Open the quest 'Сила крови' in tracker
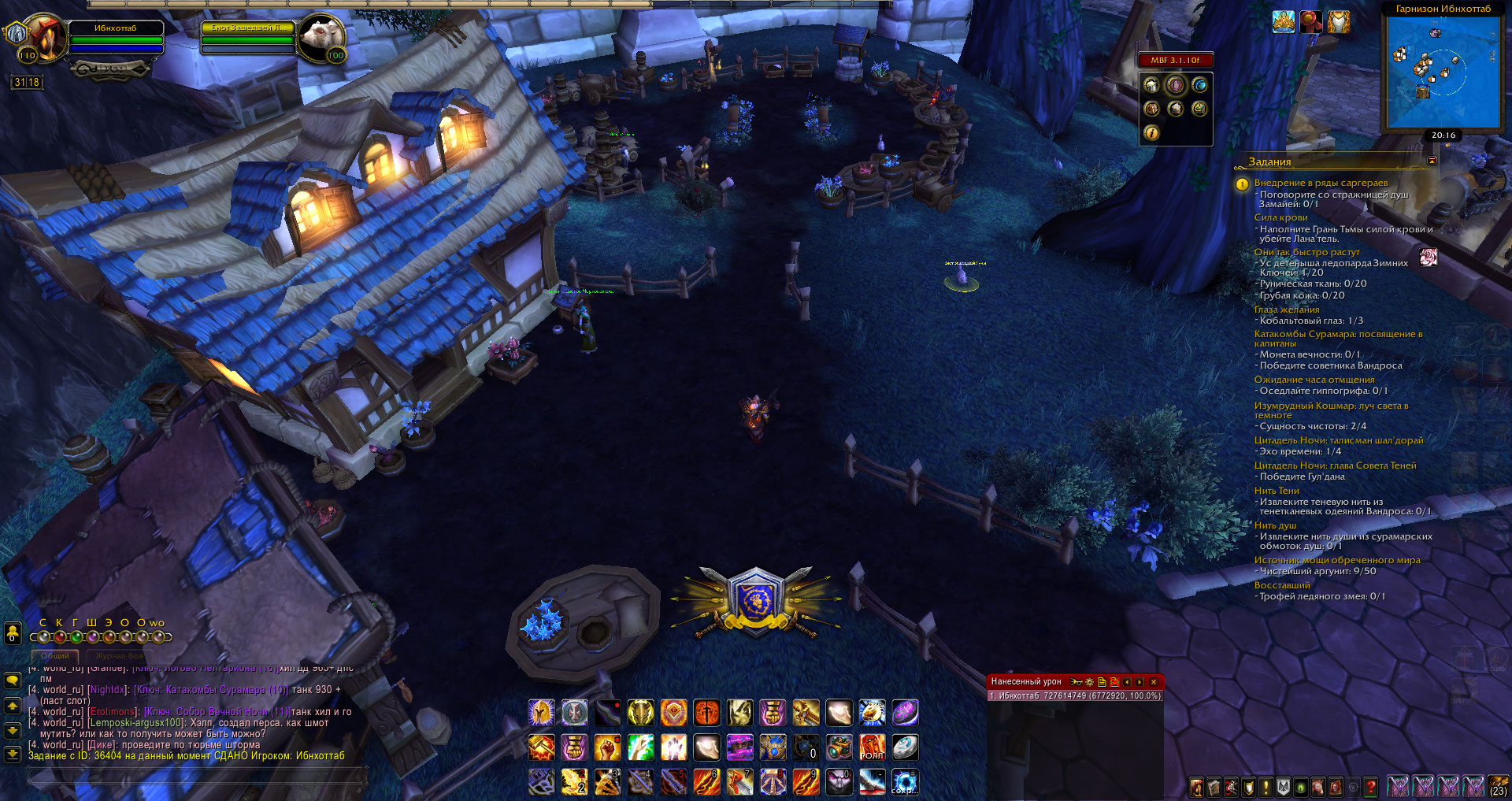Image resolution: width=1512 pixels, height=801 pixels. tap(1280, 217)
